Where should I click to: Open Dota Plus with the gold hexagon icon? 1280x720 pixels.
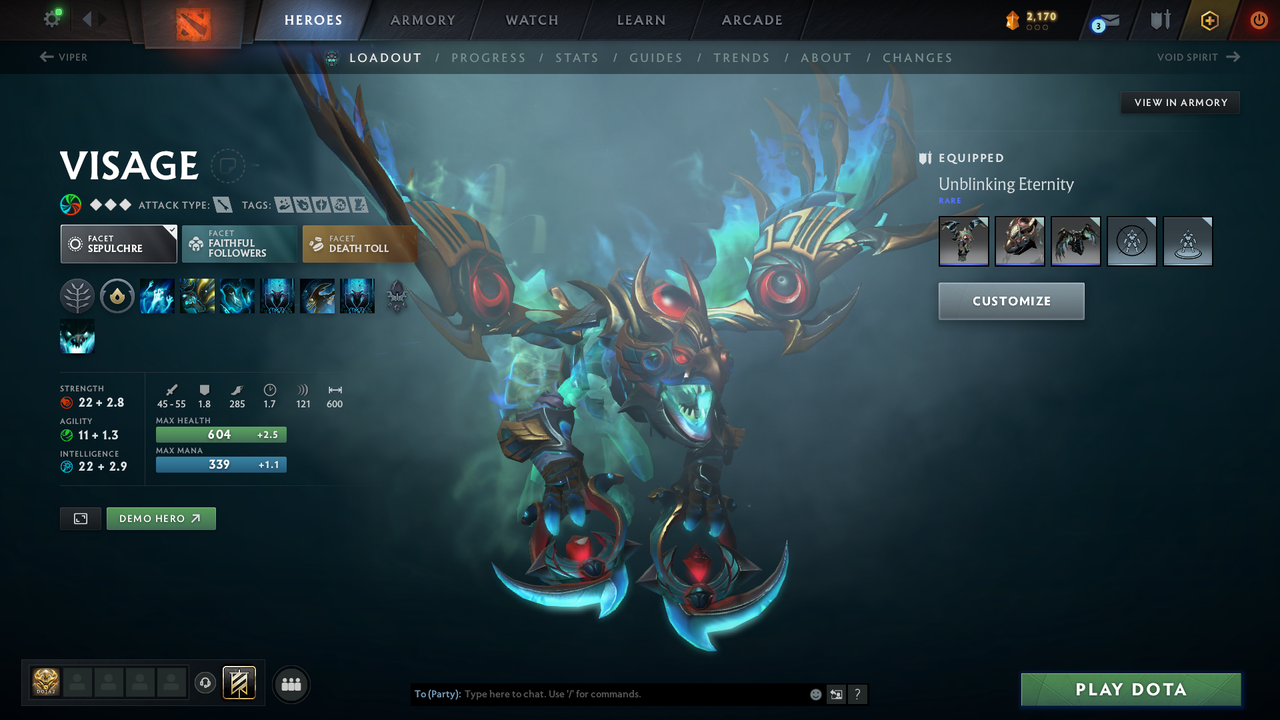click(1209, 19)
